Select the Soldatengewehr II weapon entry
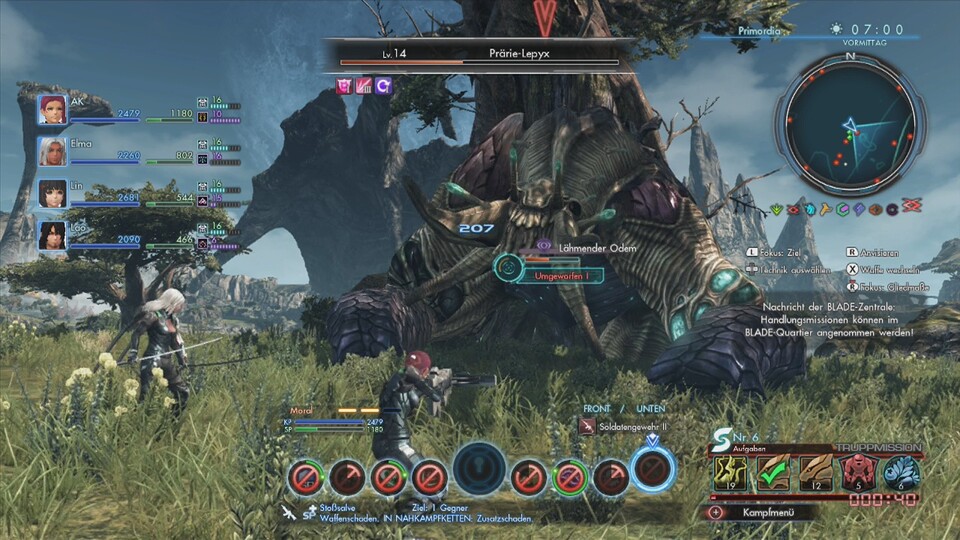The height and width of the screenshot is (540, 960). pos(625,427)
